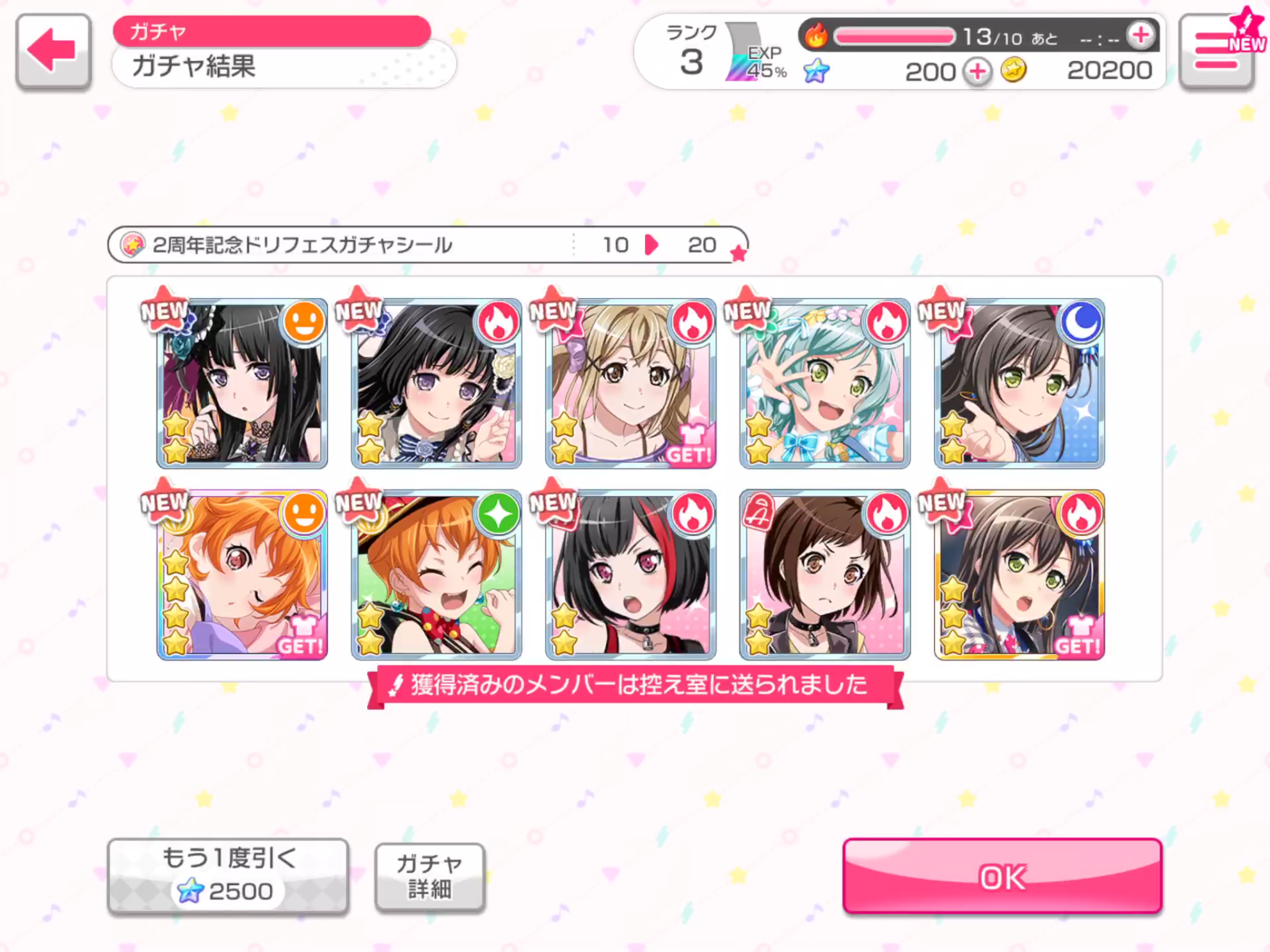Select the mint-haired girl card
This screenshot has height=952, width=1270.
click(x=825, y=383)
